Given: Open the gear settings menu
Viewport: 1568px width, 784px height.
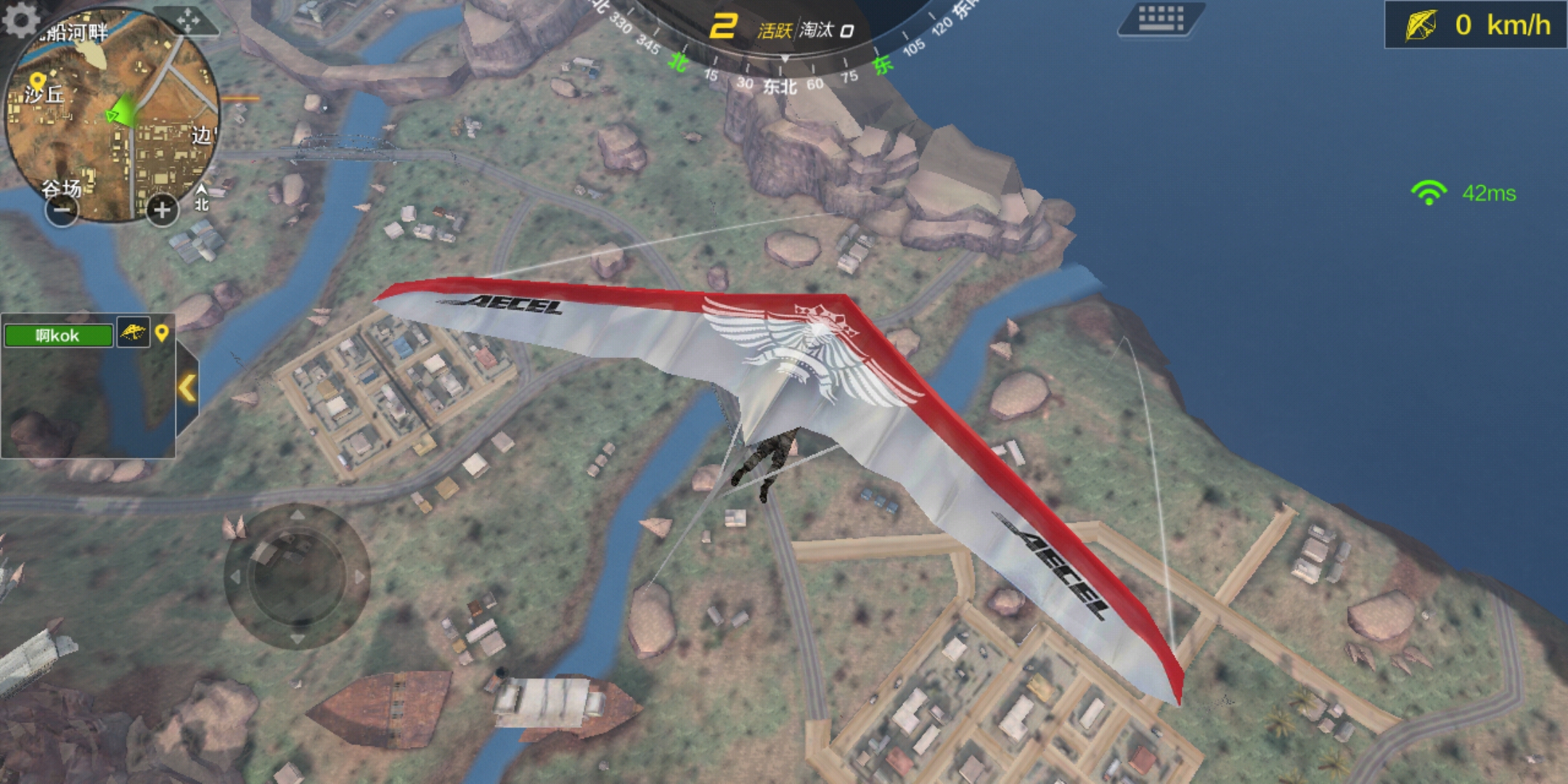Looking at the screenshot, I should [22, 19].
